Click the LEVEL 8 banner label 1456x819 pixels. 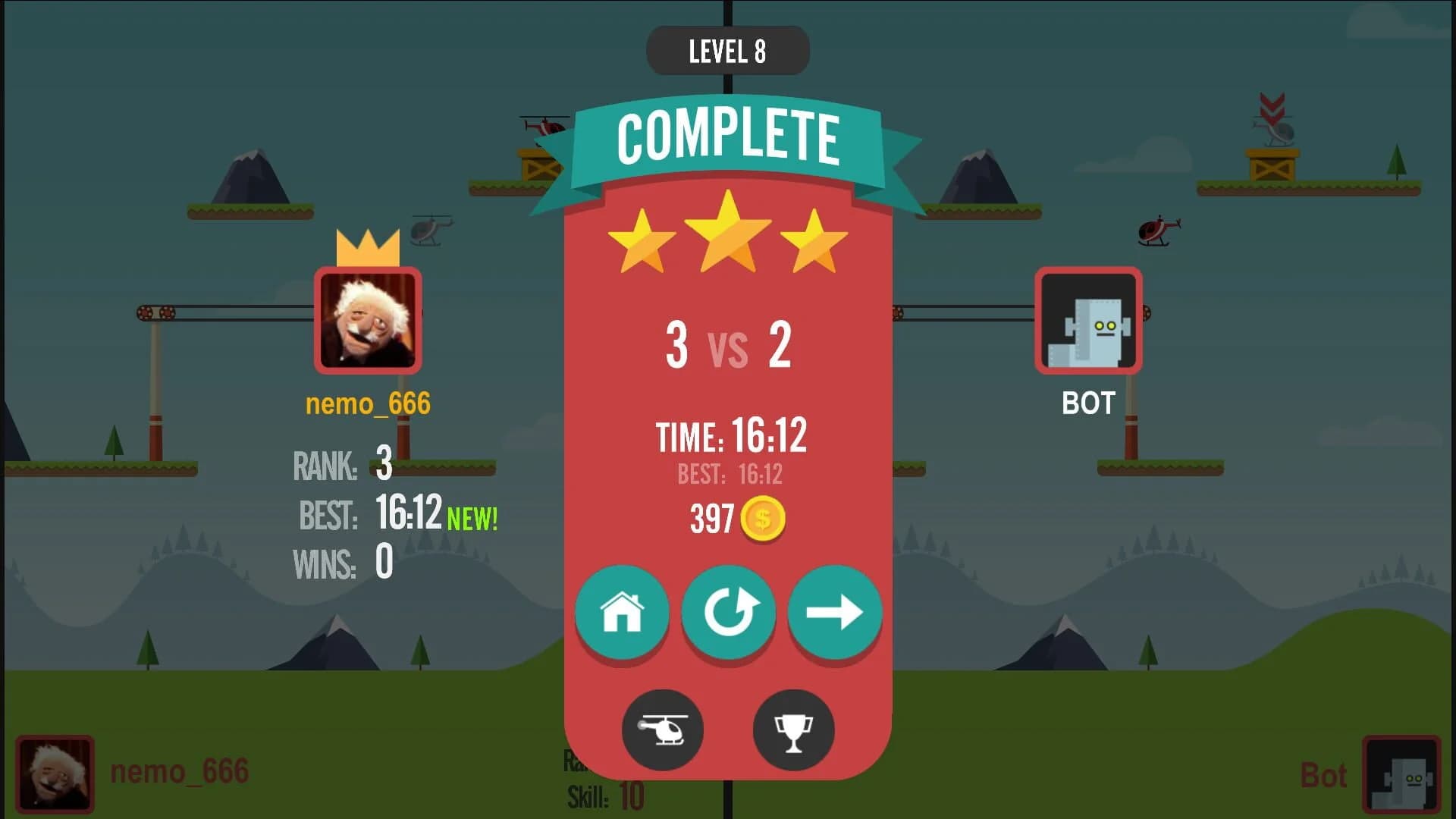(726, 50)
